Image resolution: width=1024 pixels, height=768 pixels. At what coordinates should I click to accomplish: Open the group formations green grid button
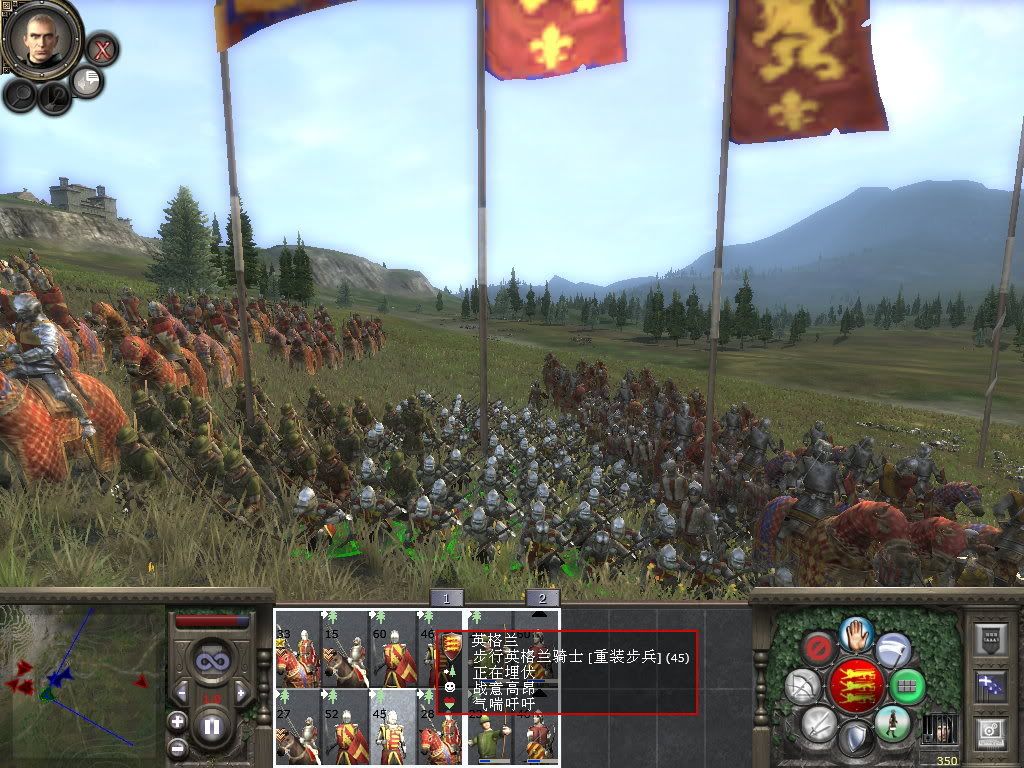[908, 687]
